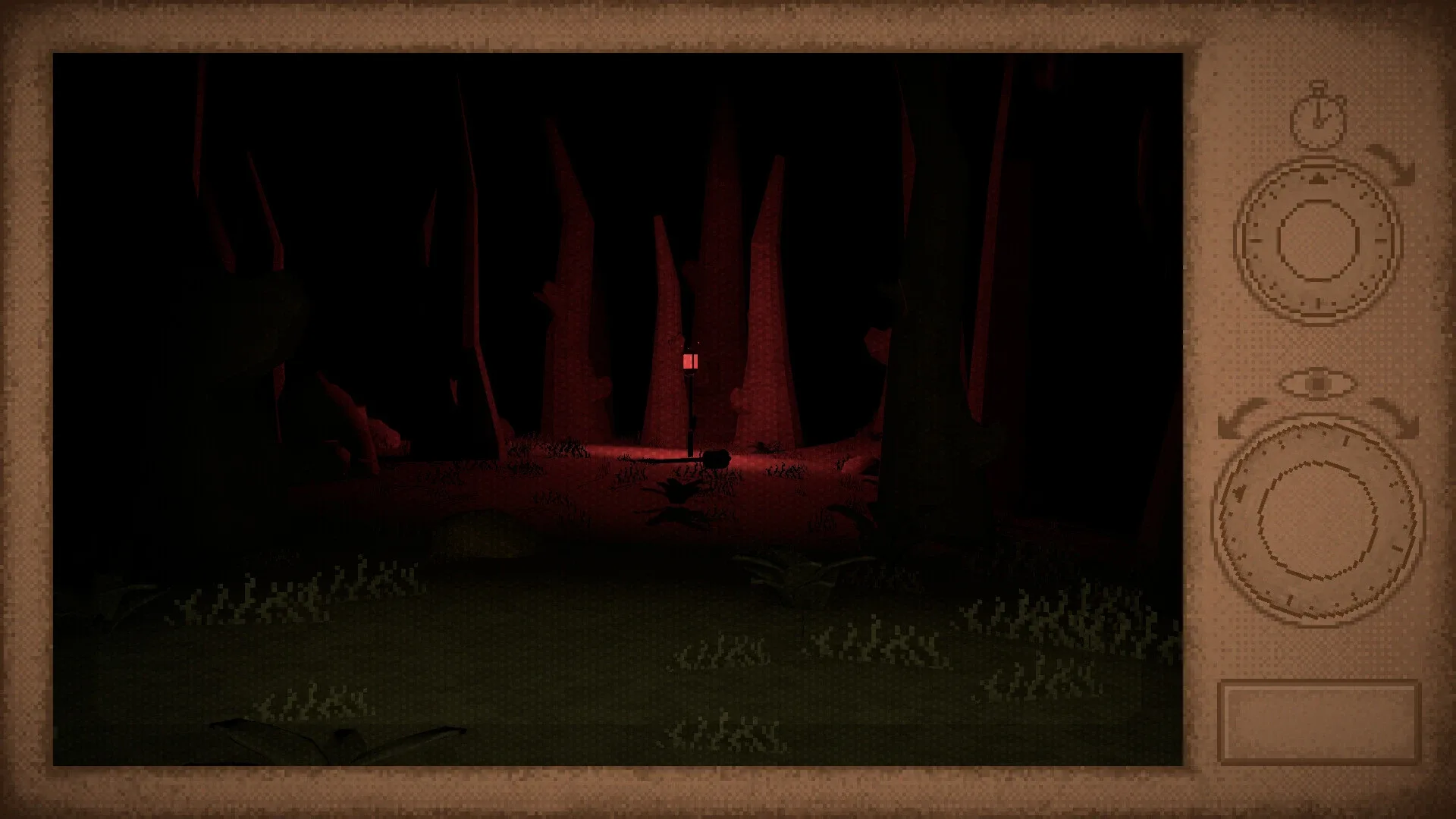
Task: Click the glowing red lantern in the forest
Action: coord(692,362)
